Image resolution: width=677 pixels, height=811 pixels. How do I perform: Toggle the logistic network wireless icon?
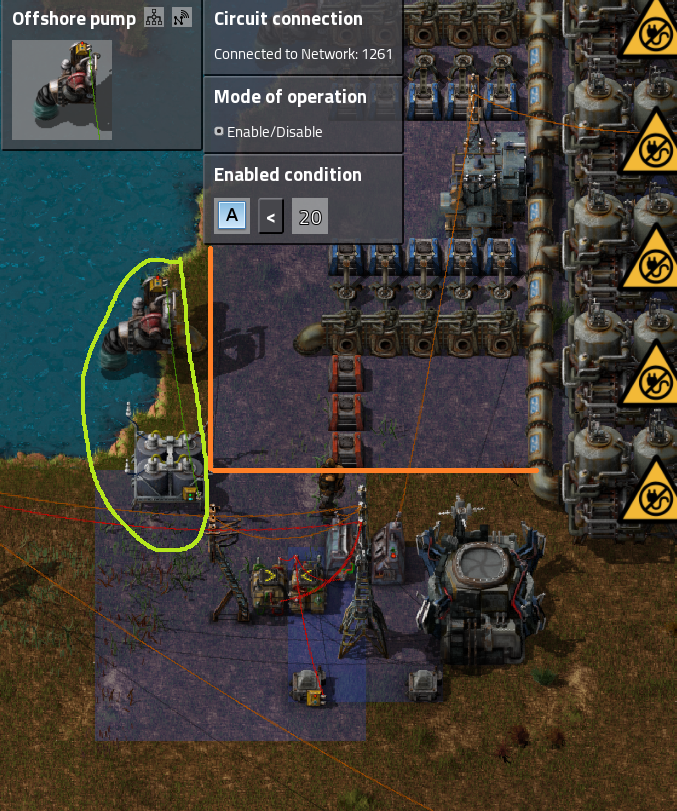click(x=181, y=18)
